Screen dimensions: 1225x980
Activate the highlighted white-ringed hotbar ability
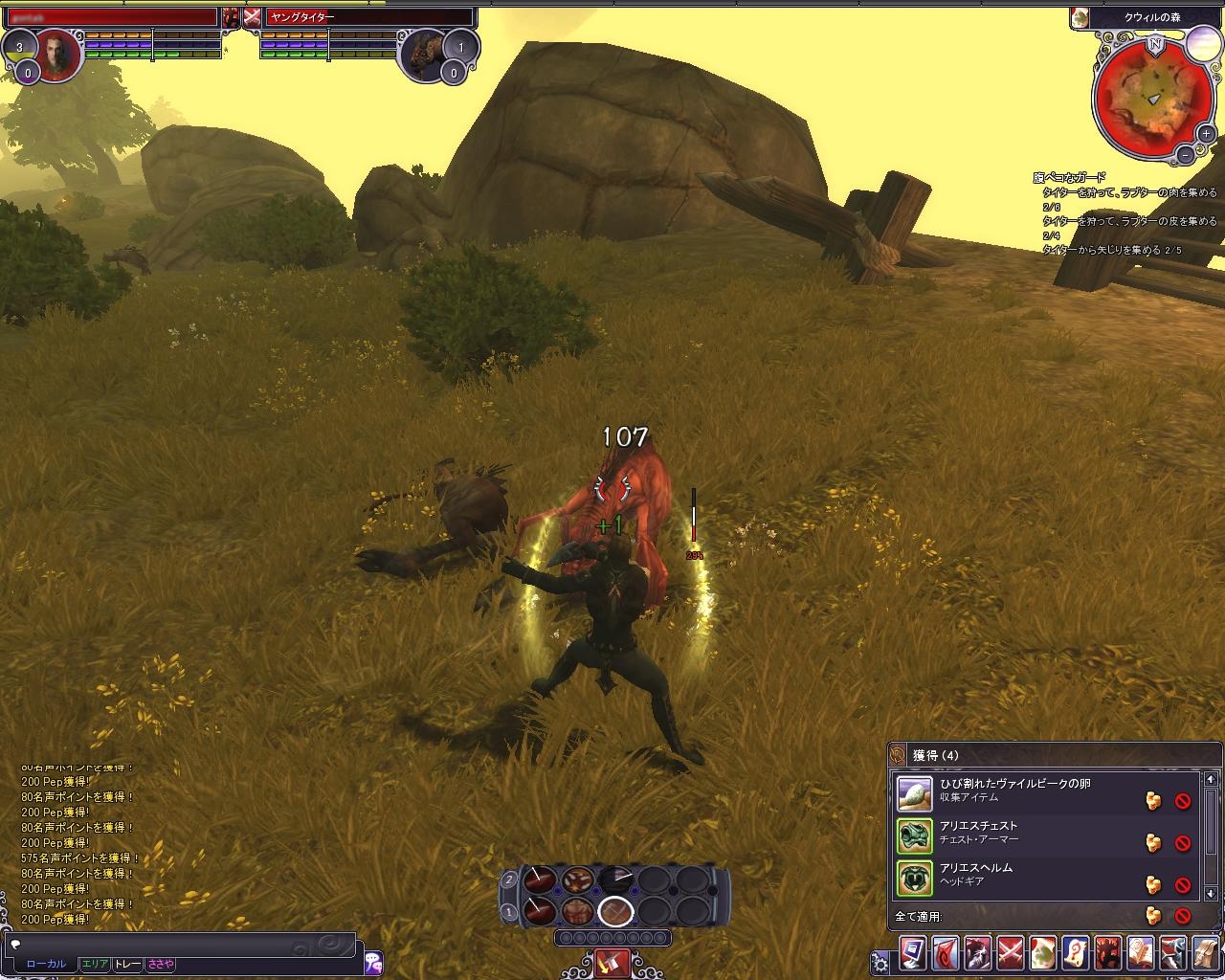[x=616, y=911]
